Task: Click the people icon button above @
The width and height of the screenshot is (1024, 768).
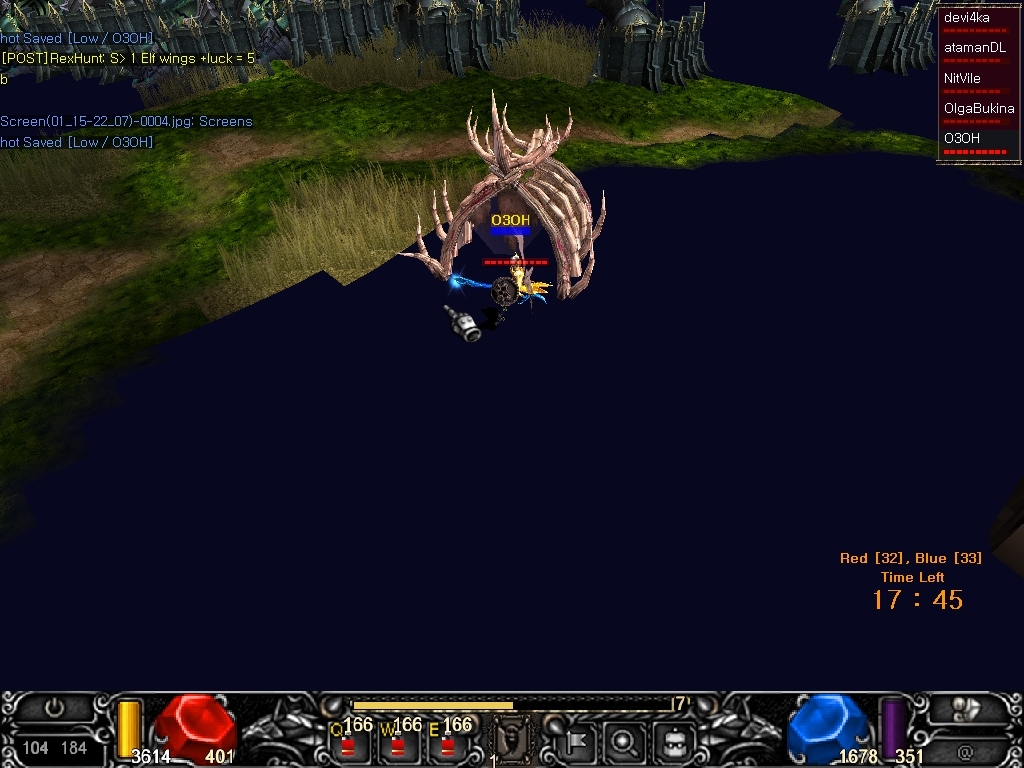Action: tap(965, 709)
